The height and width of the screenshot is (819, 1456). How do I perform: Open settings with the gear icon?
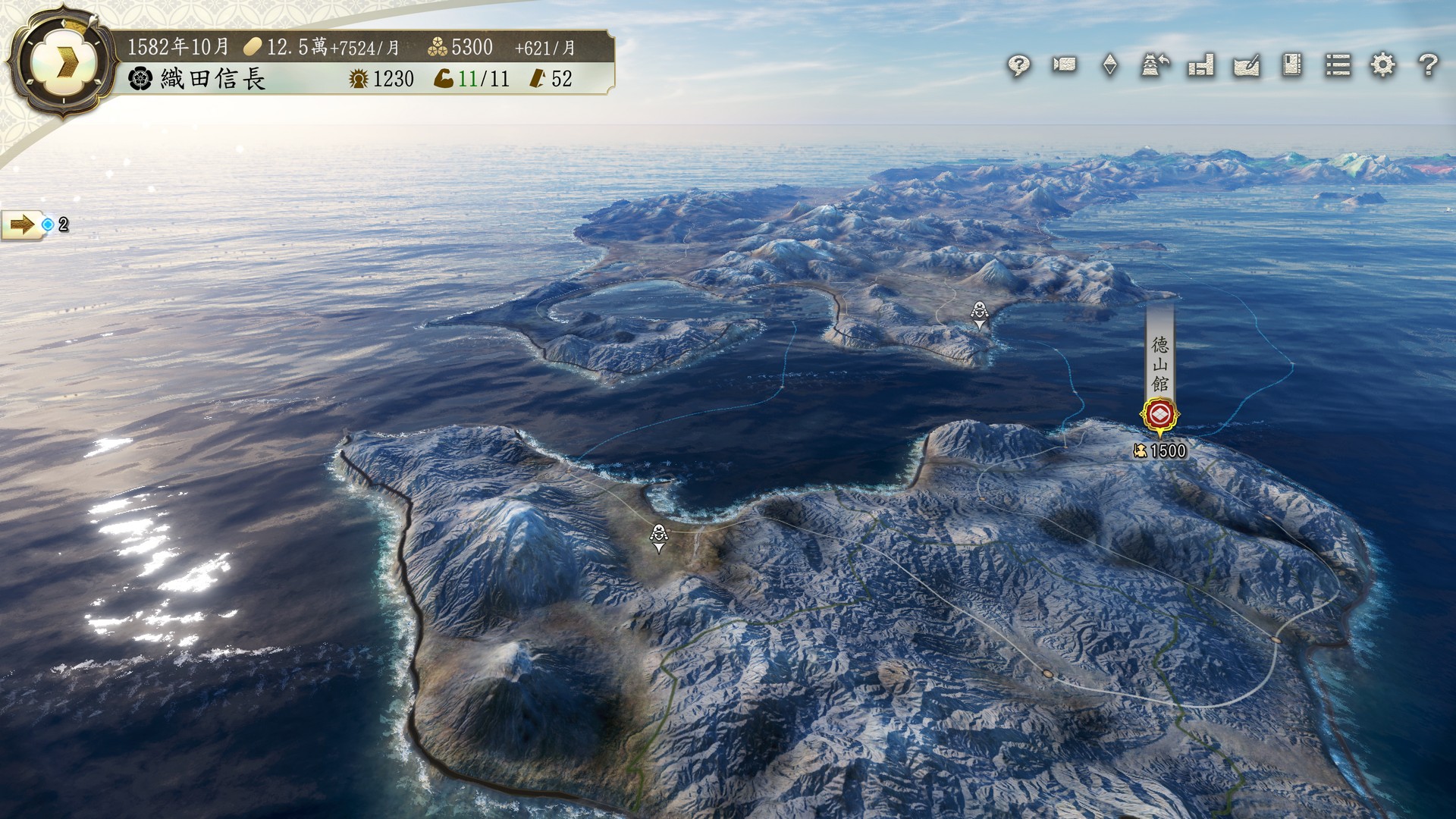[1383, 65]
